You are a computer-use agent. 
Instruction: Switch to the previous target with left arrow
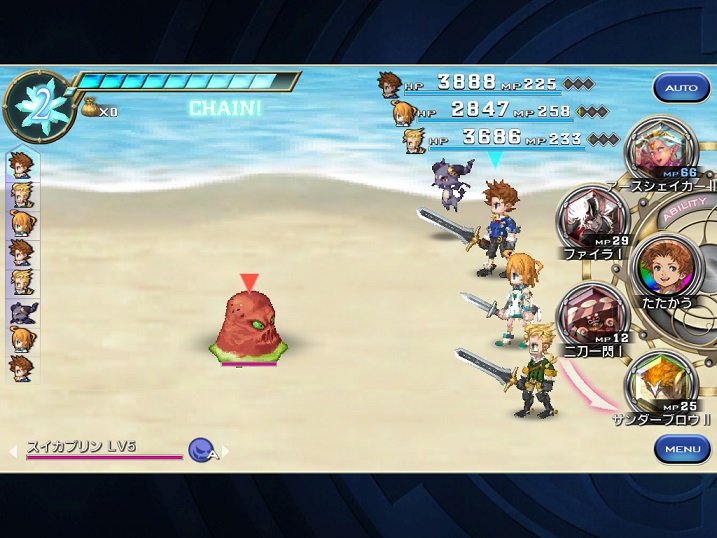[13, 452]
